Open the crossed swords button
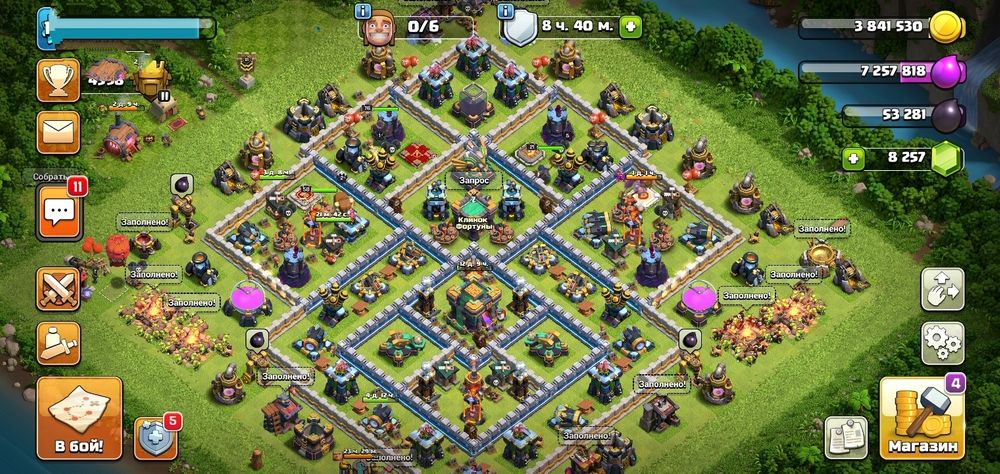Viewport: 1000px width, 474px height. pyautogui.click(x=58, y=289)
